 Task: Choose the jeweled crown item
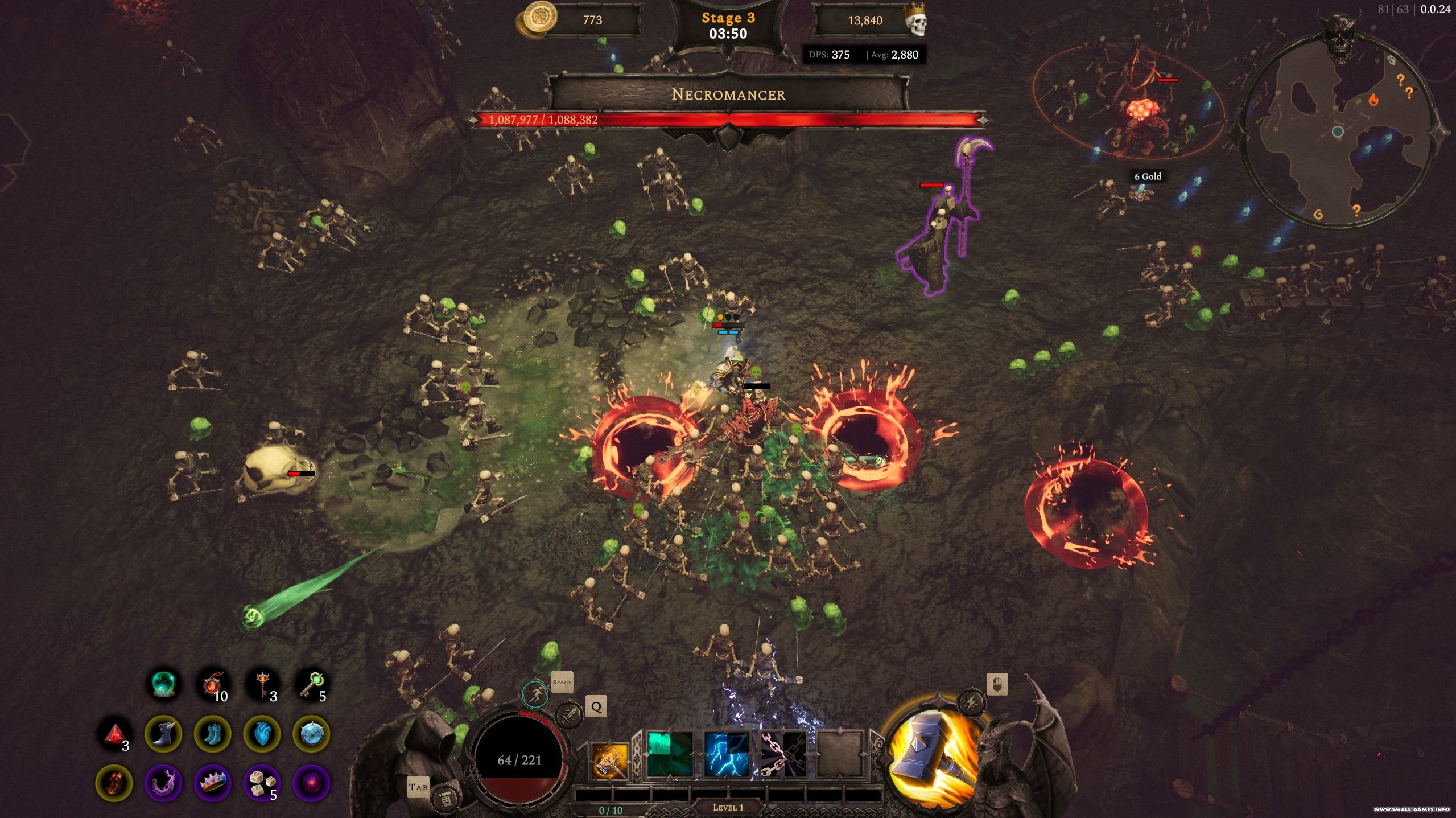point(213,783)
